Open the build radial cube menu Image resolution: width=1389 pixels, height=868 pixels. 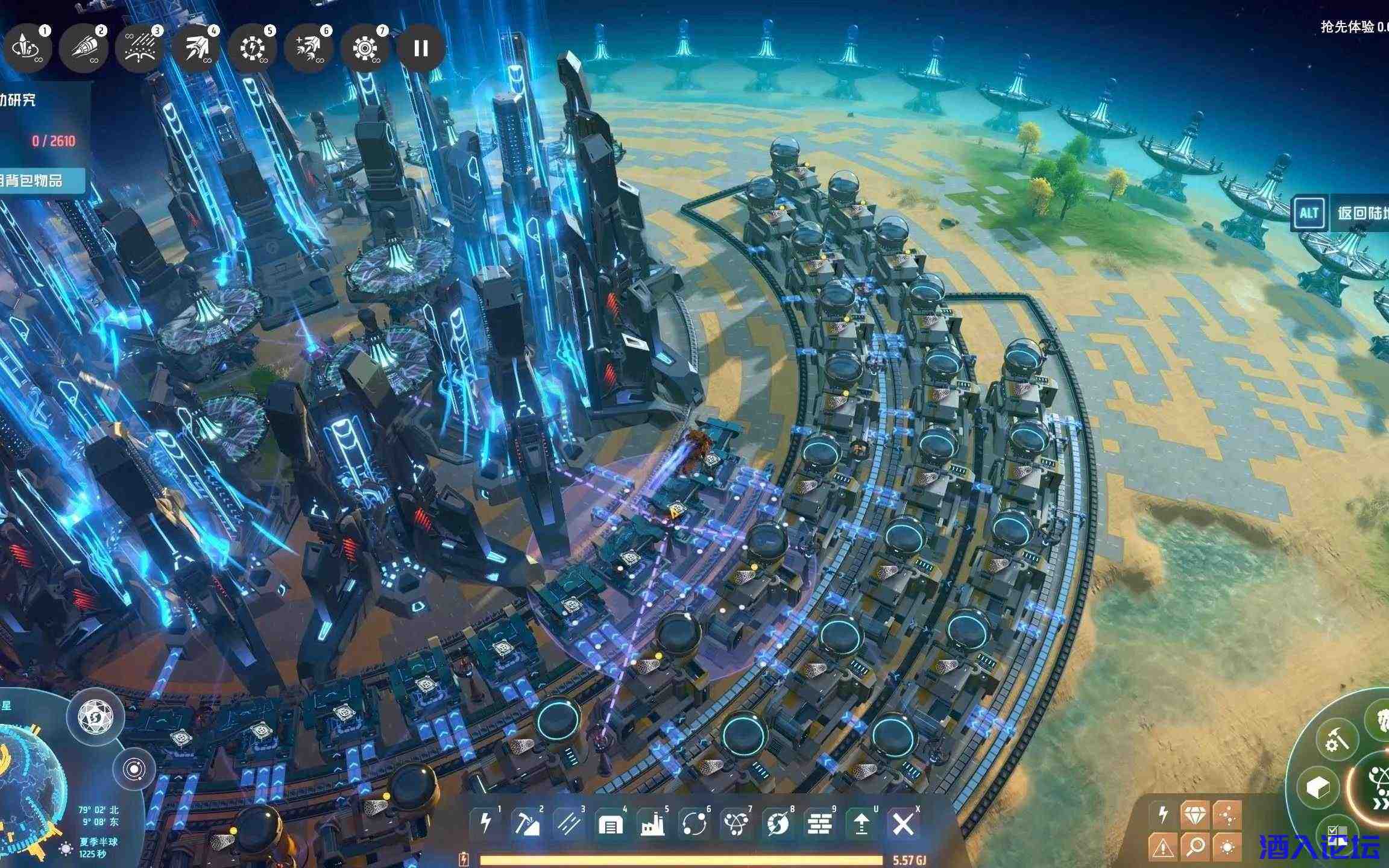point(1319,786)
